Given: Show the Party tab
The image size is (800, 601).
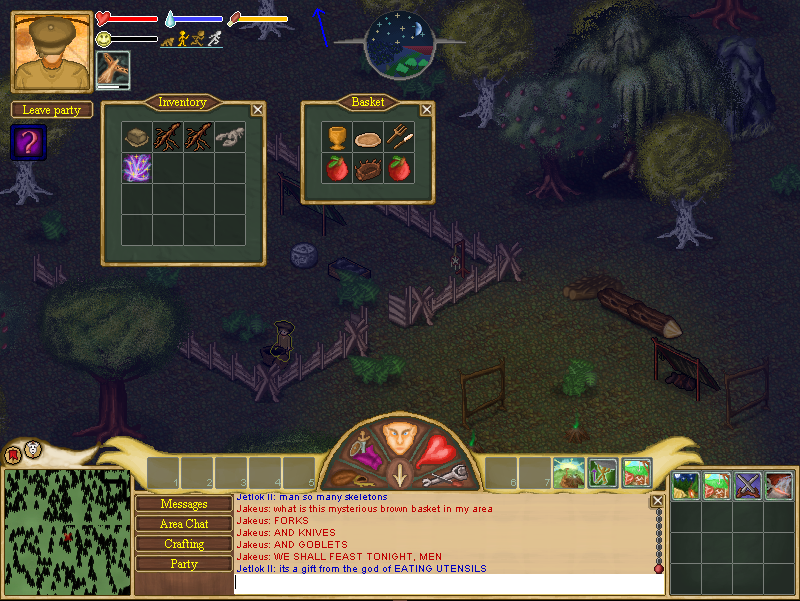Looking at the screenshot, I should (184, 564).
